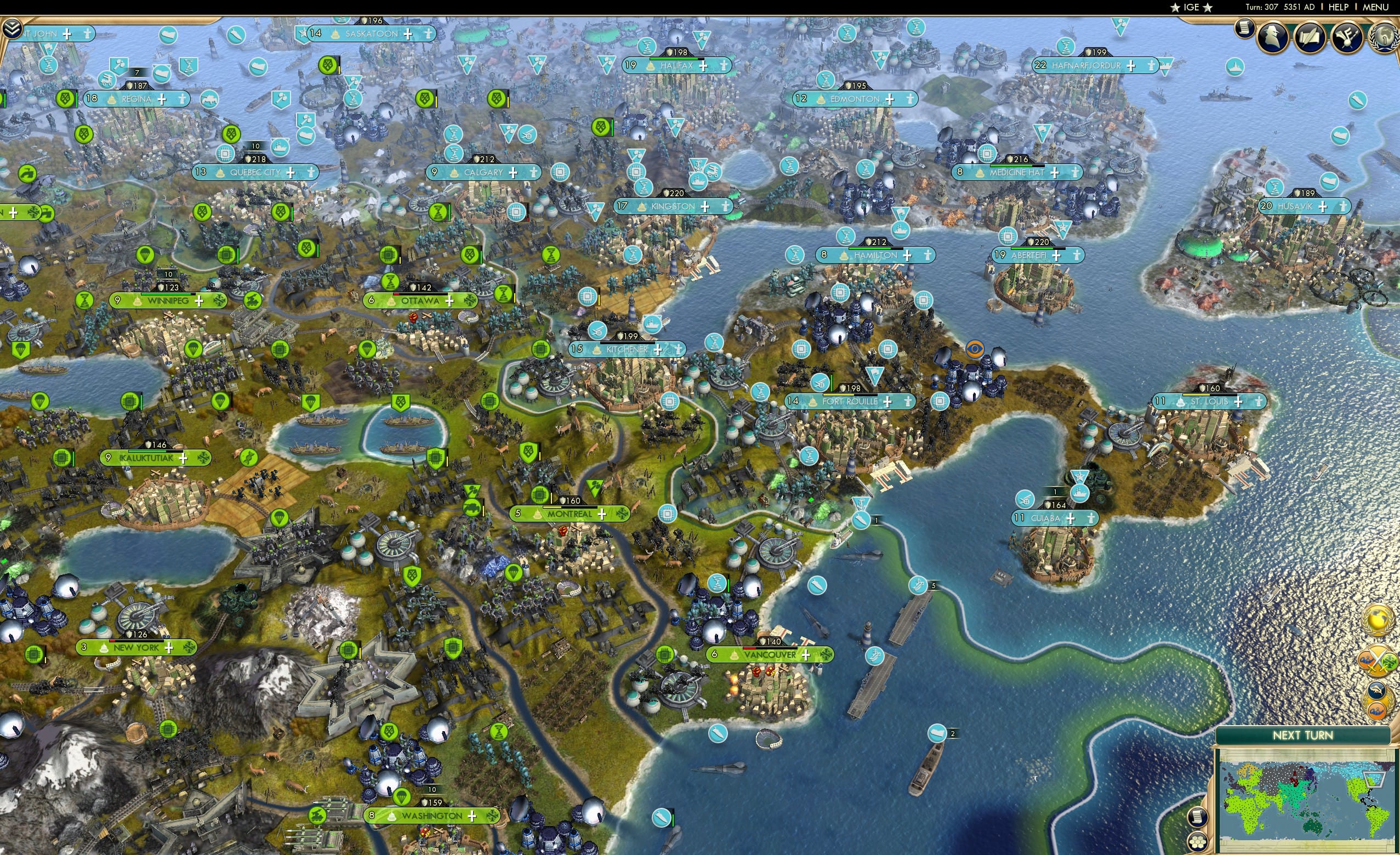Viewport: 1400px width, 855px height.
Task: Click the flower button below the minimap
Action: [1198, 842]
